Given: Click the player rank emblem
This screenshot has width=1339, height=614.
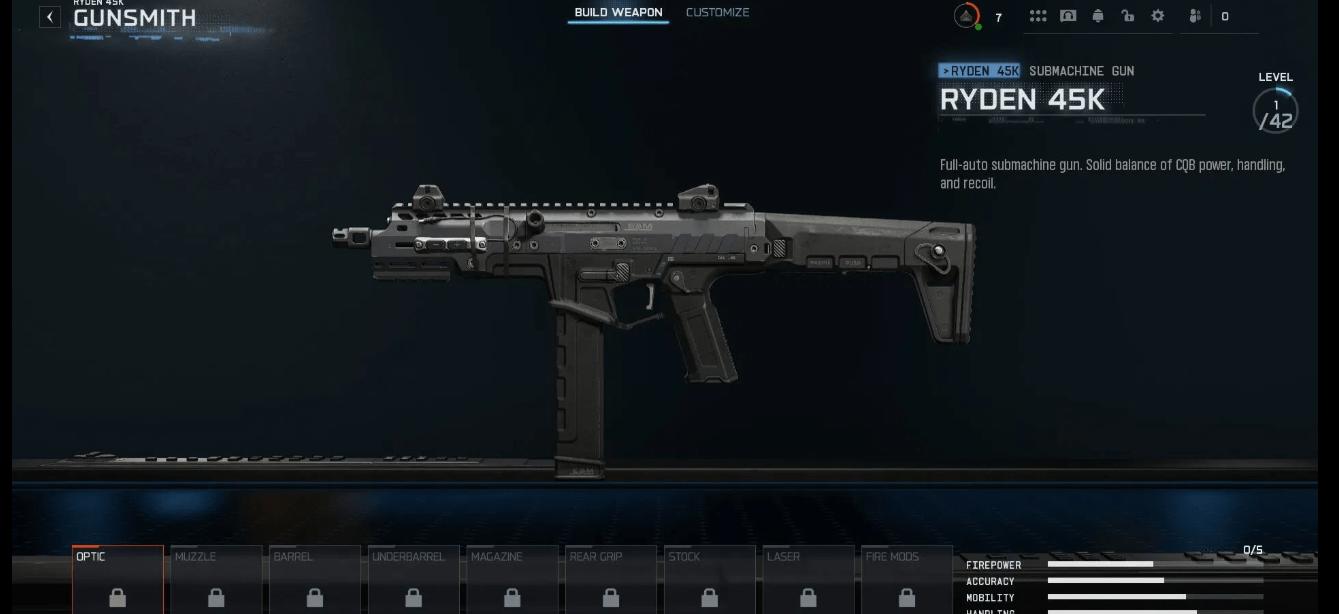Looking at the screenshot, I should [x=966, y=16].
